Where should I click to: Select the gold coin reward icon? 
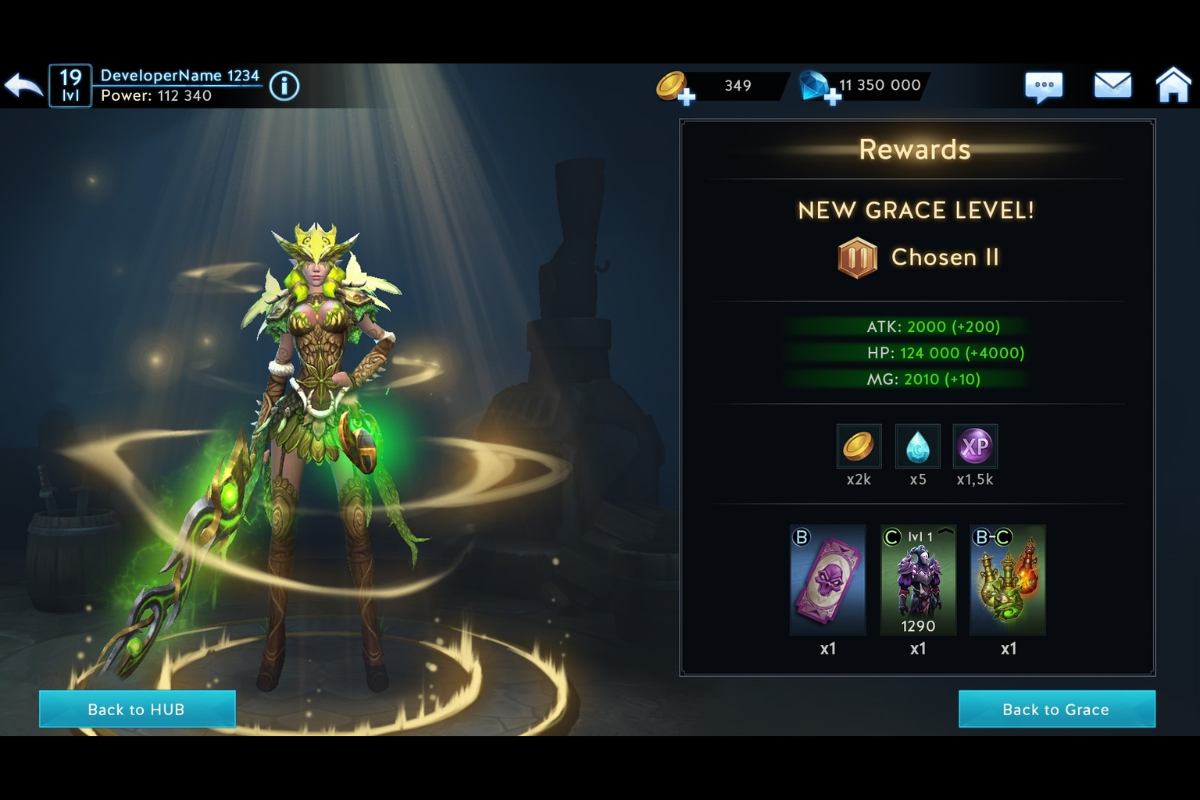click(x=858, y=446)
